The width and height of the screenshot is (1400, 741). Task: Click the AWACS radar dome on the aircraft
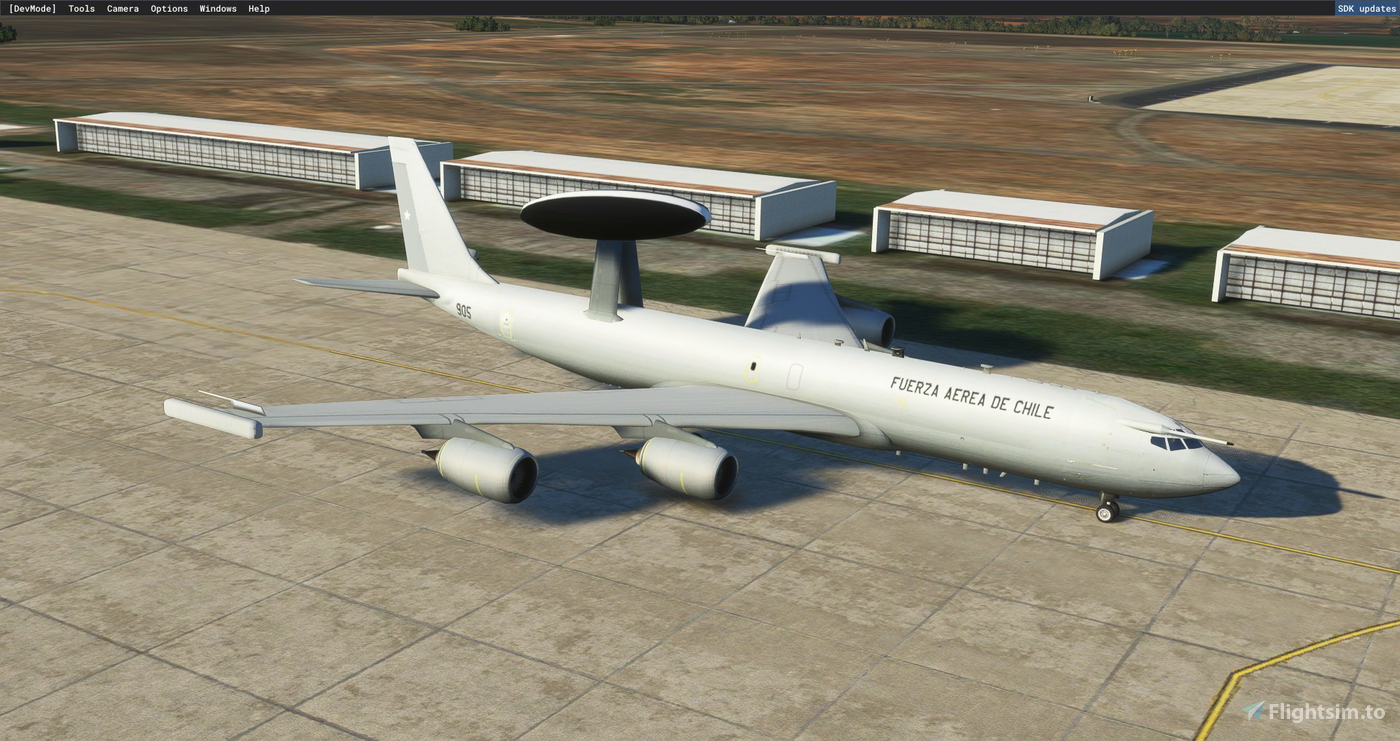click(612, 212)
